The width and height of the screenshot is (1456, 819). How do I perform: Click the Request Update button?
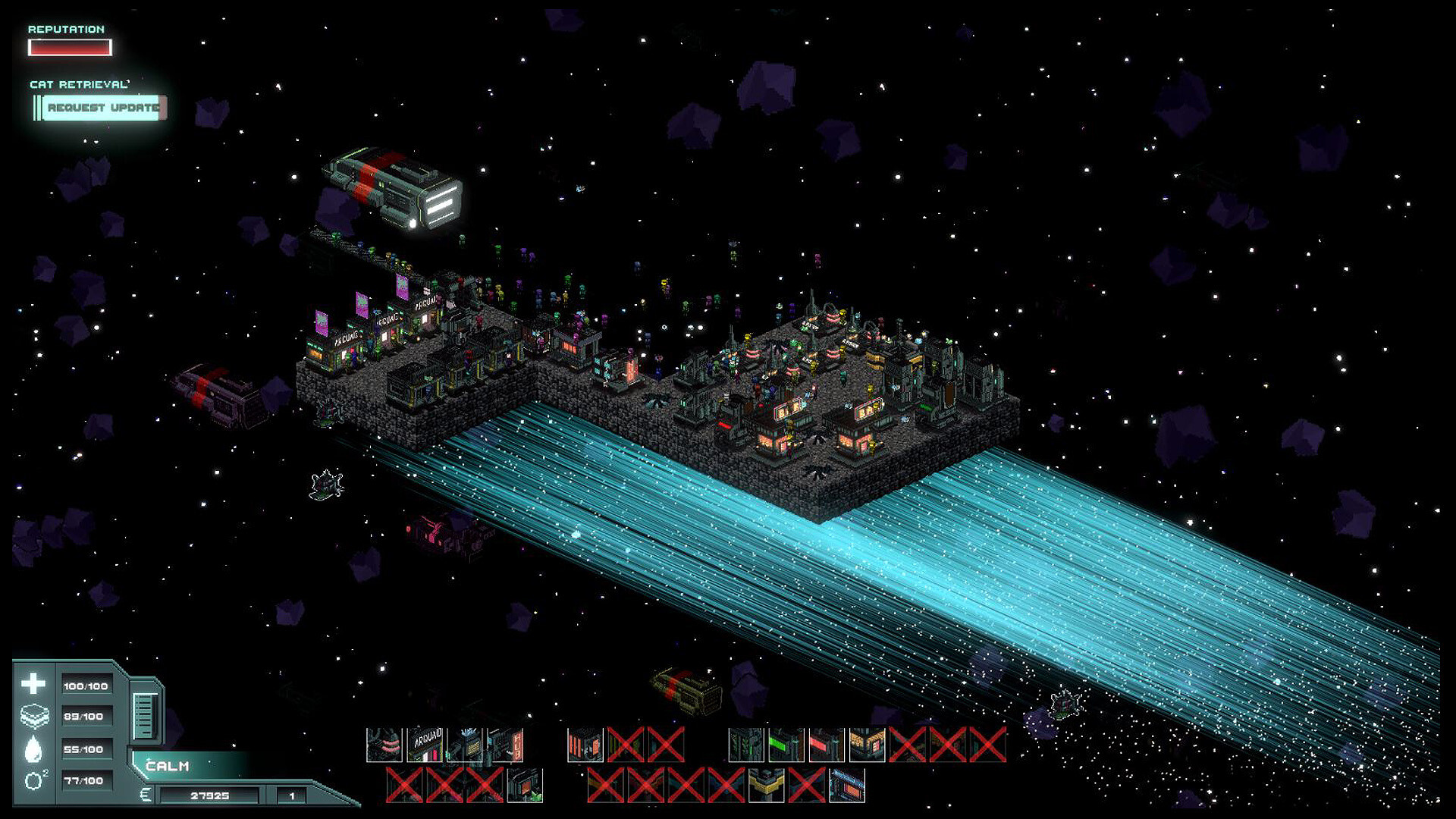(102, 108)
